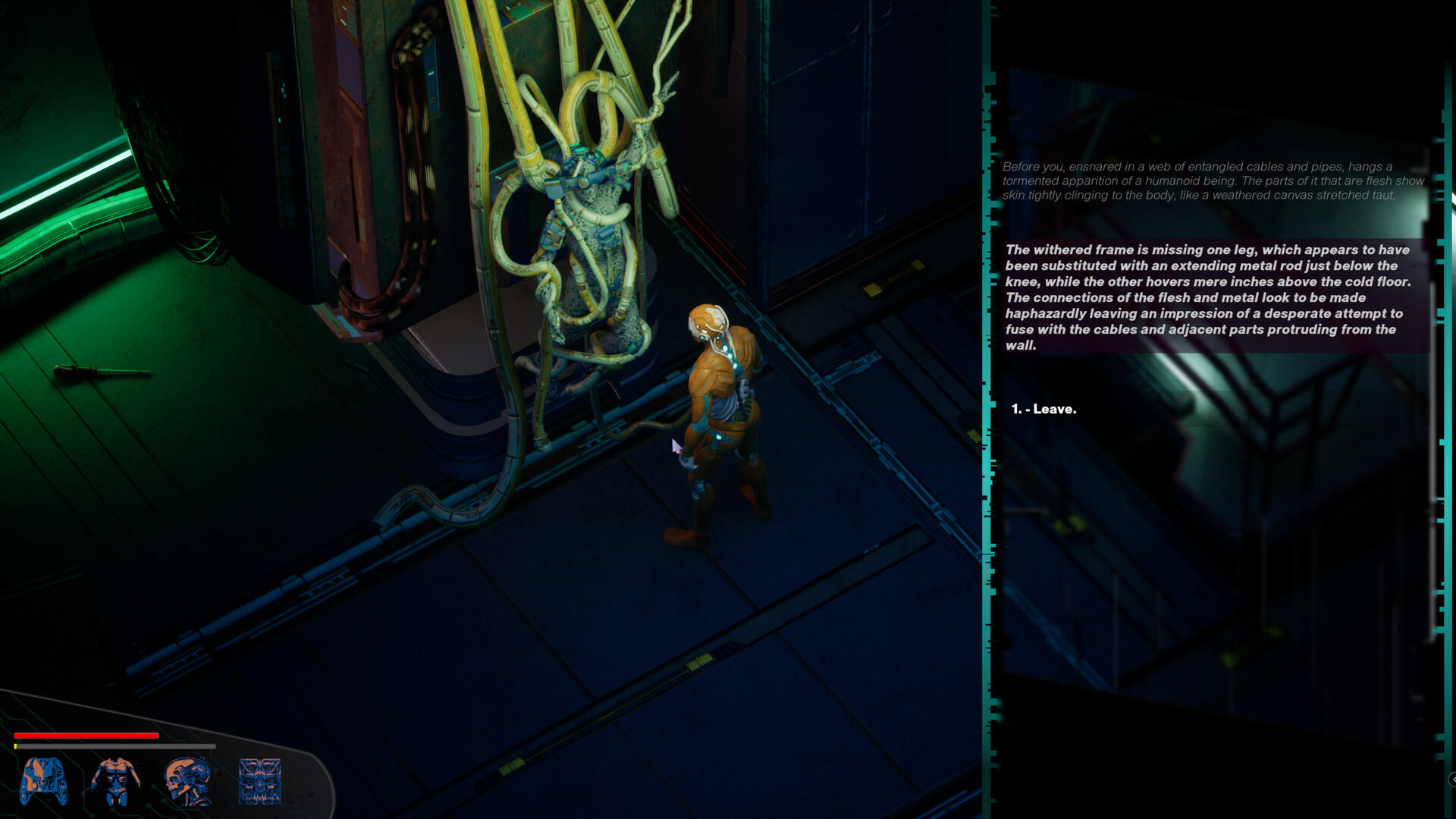Screen dimensions: 1456x819
Task: Choose dialogue option '1. - Leave.'
Action: pyautogui.click(x=1044, y=408)
